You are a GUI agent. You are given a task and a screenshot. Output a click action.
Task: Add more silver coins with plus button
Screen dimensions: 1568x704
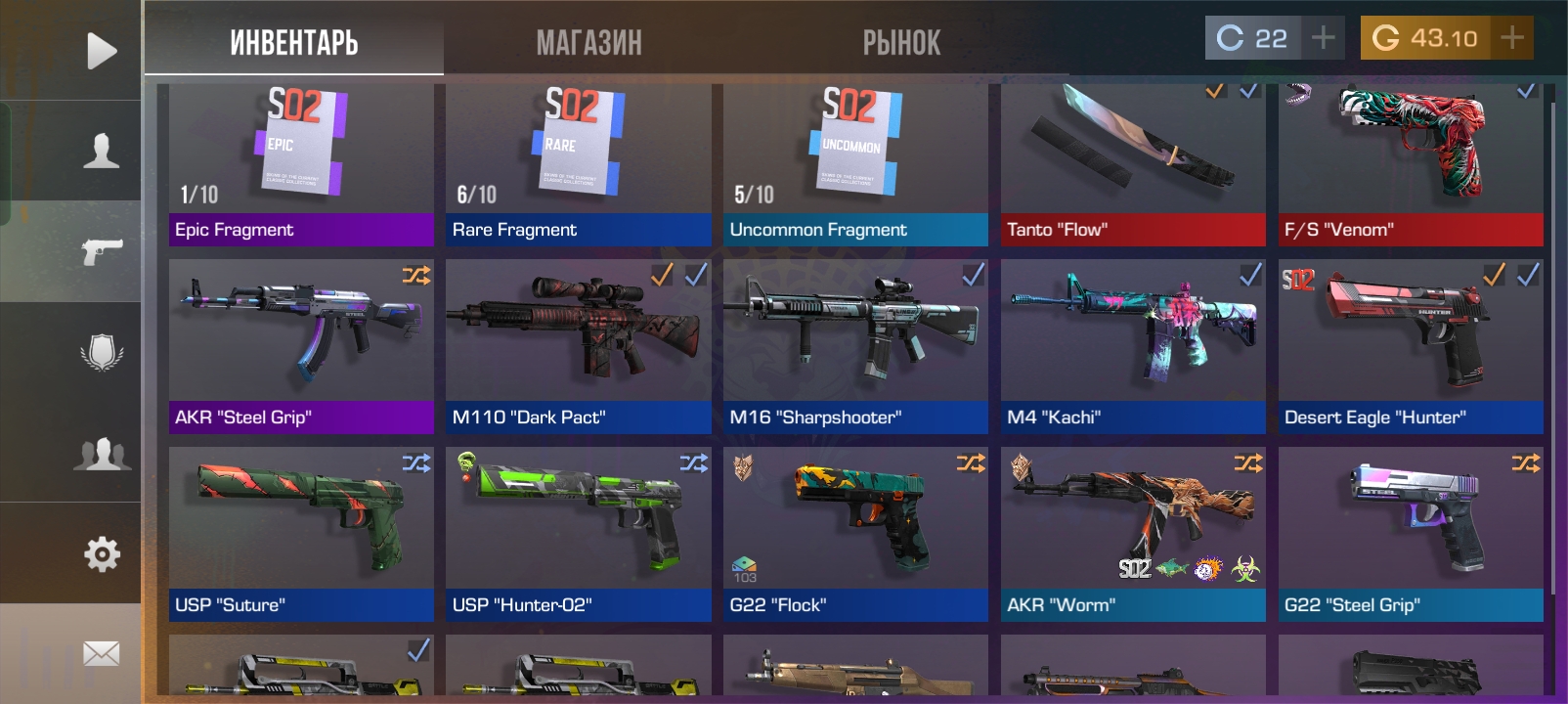tap(1324, 38)
